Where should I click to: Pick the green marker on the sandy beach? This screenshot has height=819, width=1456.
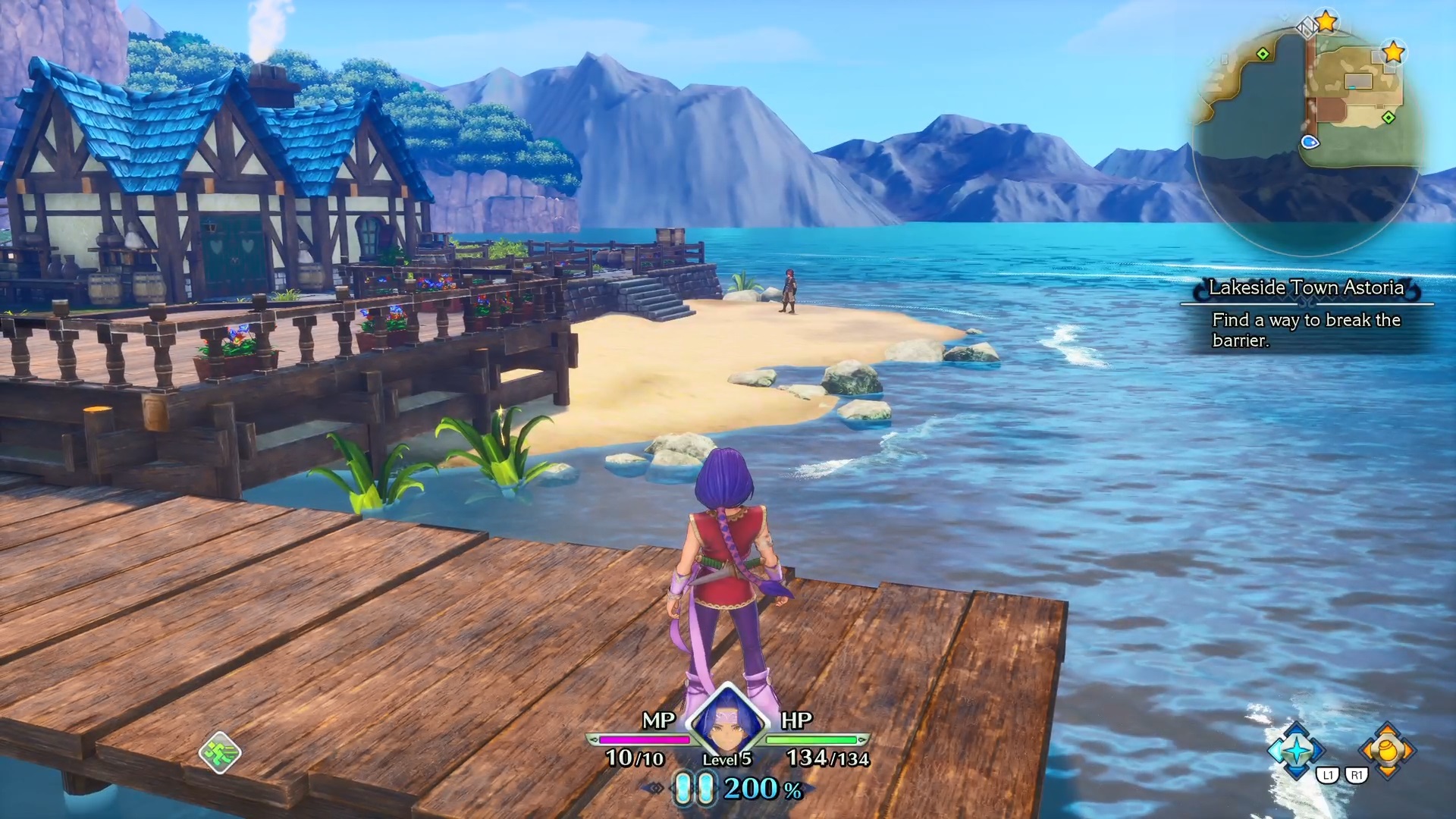(x=1389, y=118)
